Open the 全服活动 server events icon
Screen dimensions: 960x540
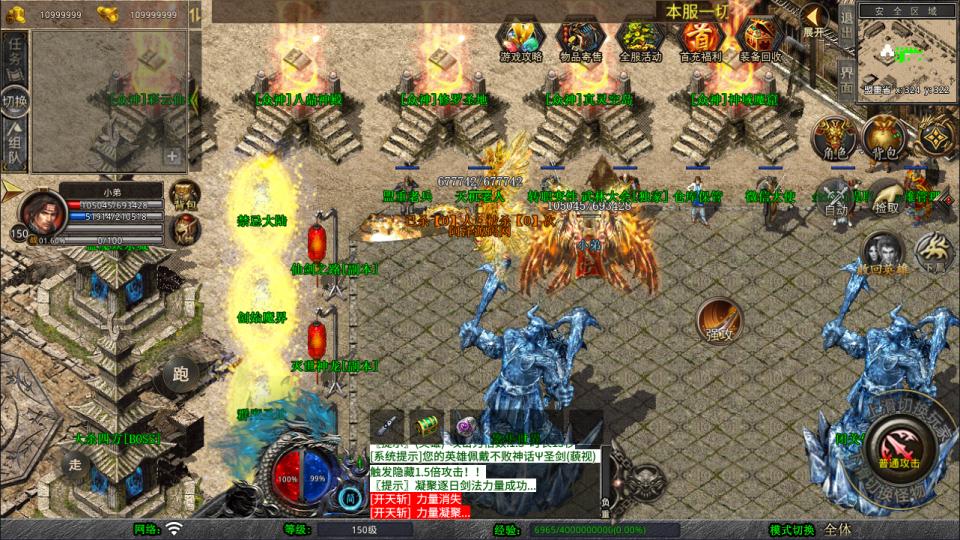[641, 40]
